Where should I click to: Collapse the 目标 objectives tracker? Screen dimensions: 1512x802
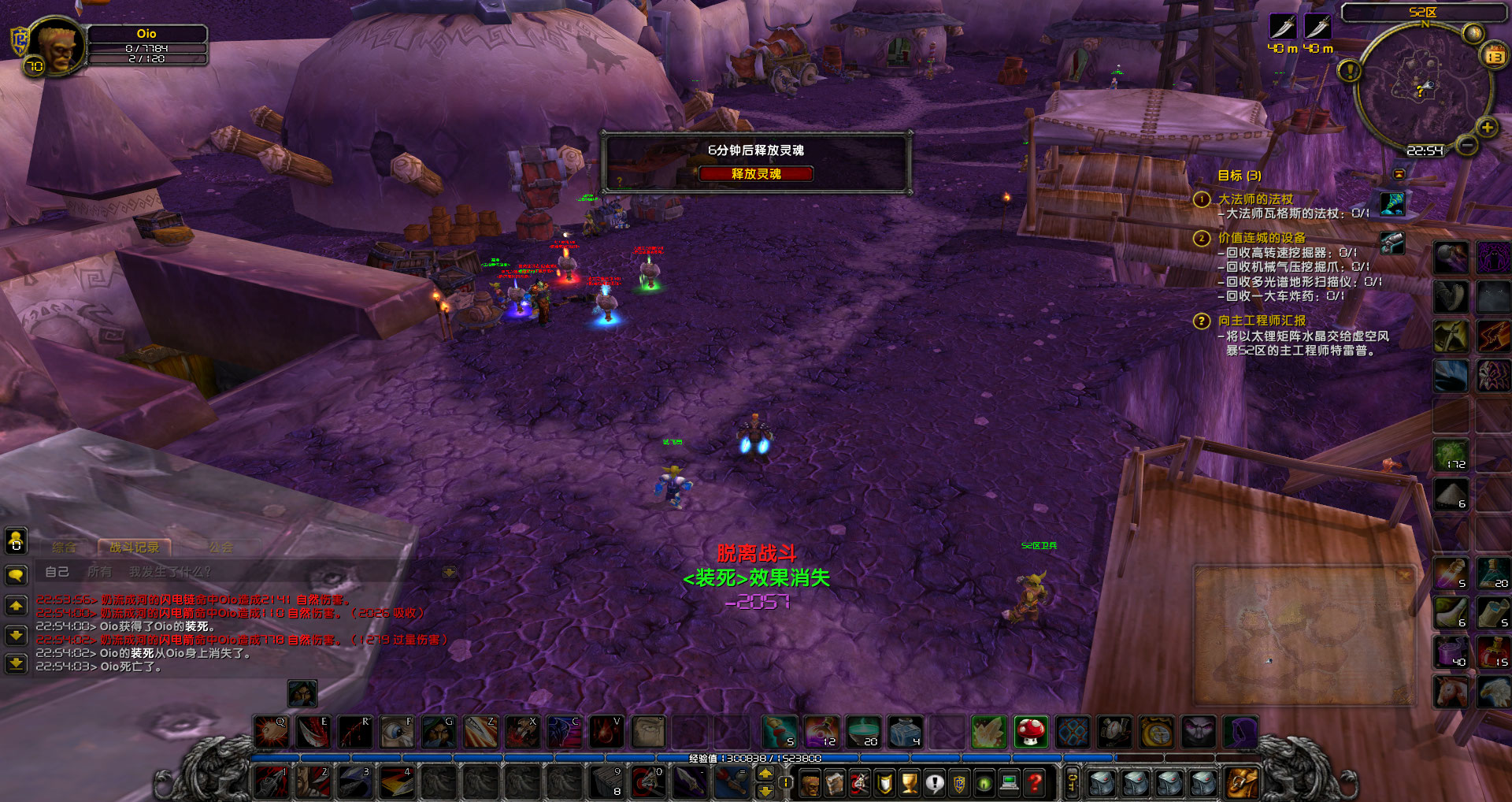1399,174
